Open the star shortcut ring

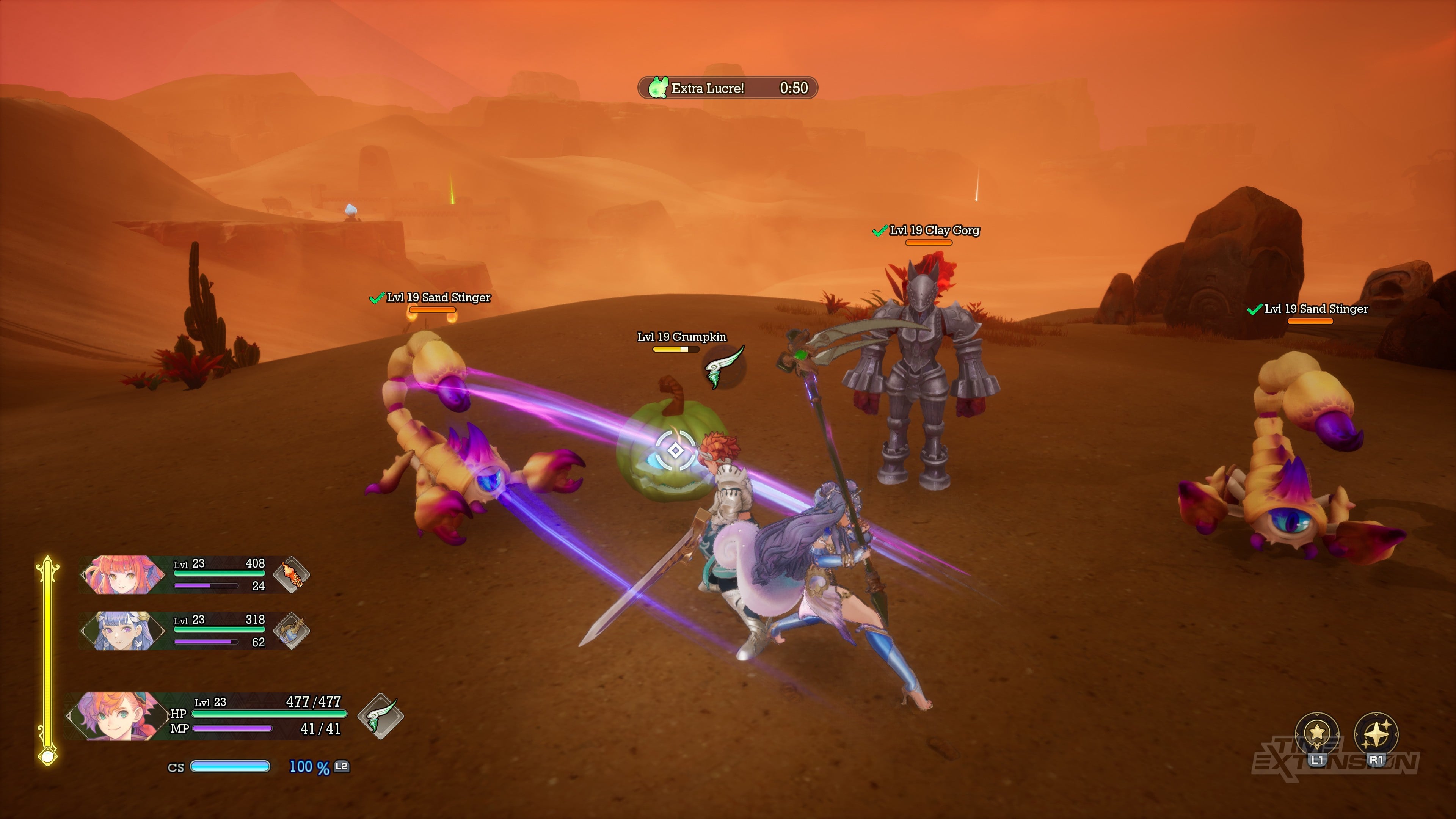[x=1316, y=734]
